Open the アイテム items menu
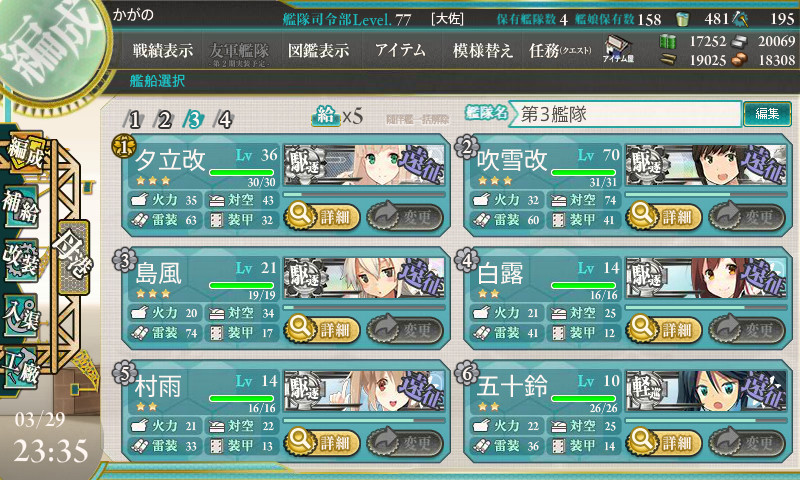 [x=400, y=51]
